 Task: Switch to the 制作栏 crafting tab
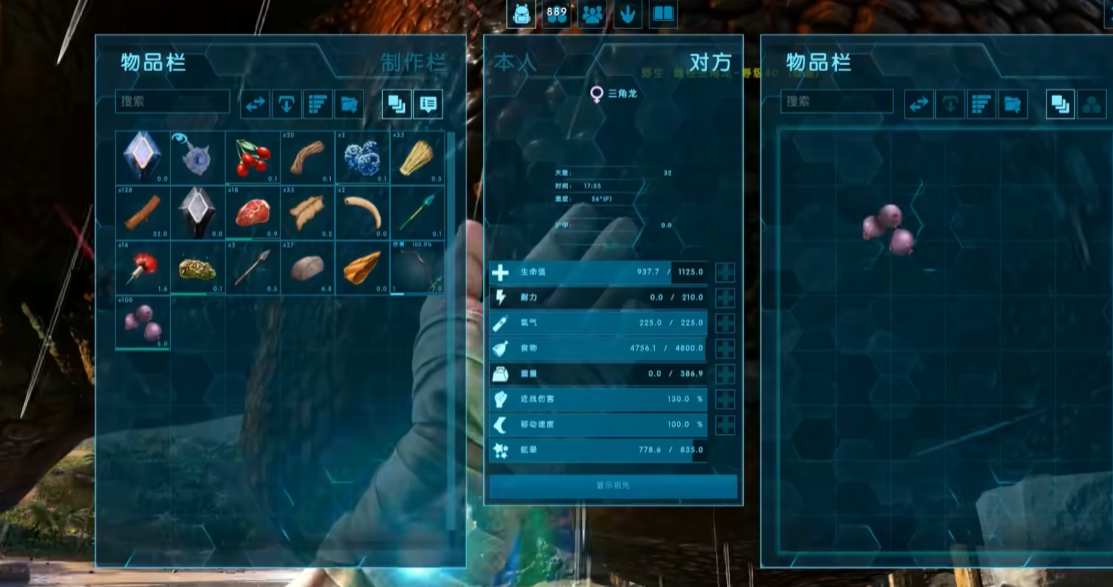[412, 62]
